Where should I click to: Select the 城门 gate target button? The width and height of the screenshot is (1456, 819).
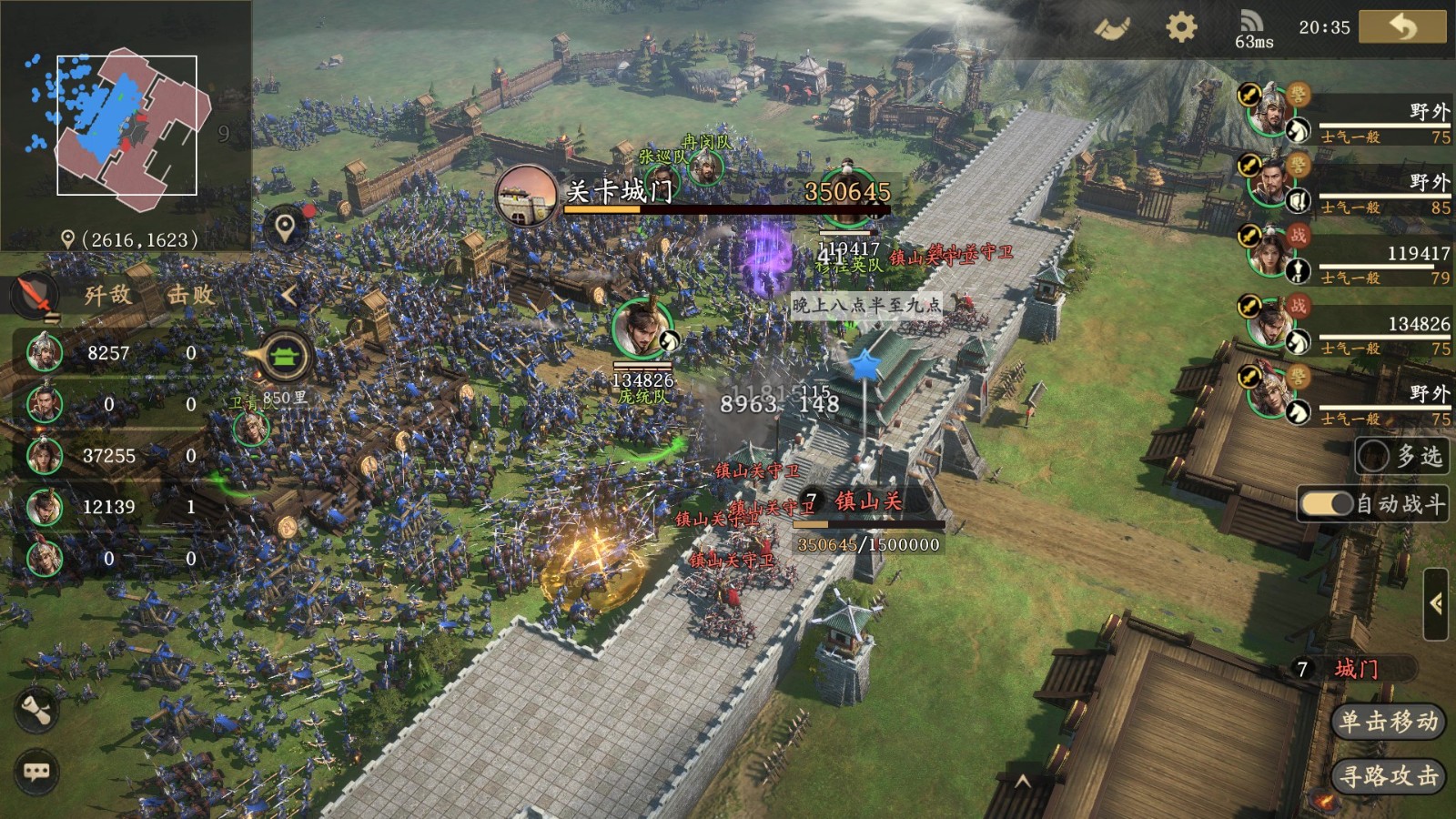1354,669
